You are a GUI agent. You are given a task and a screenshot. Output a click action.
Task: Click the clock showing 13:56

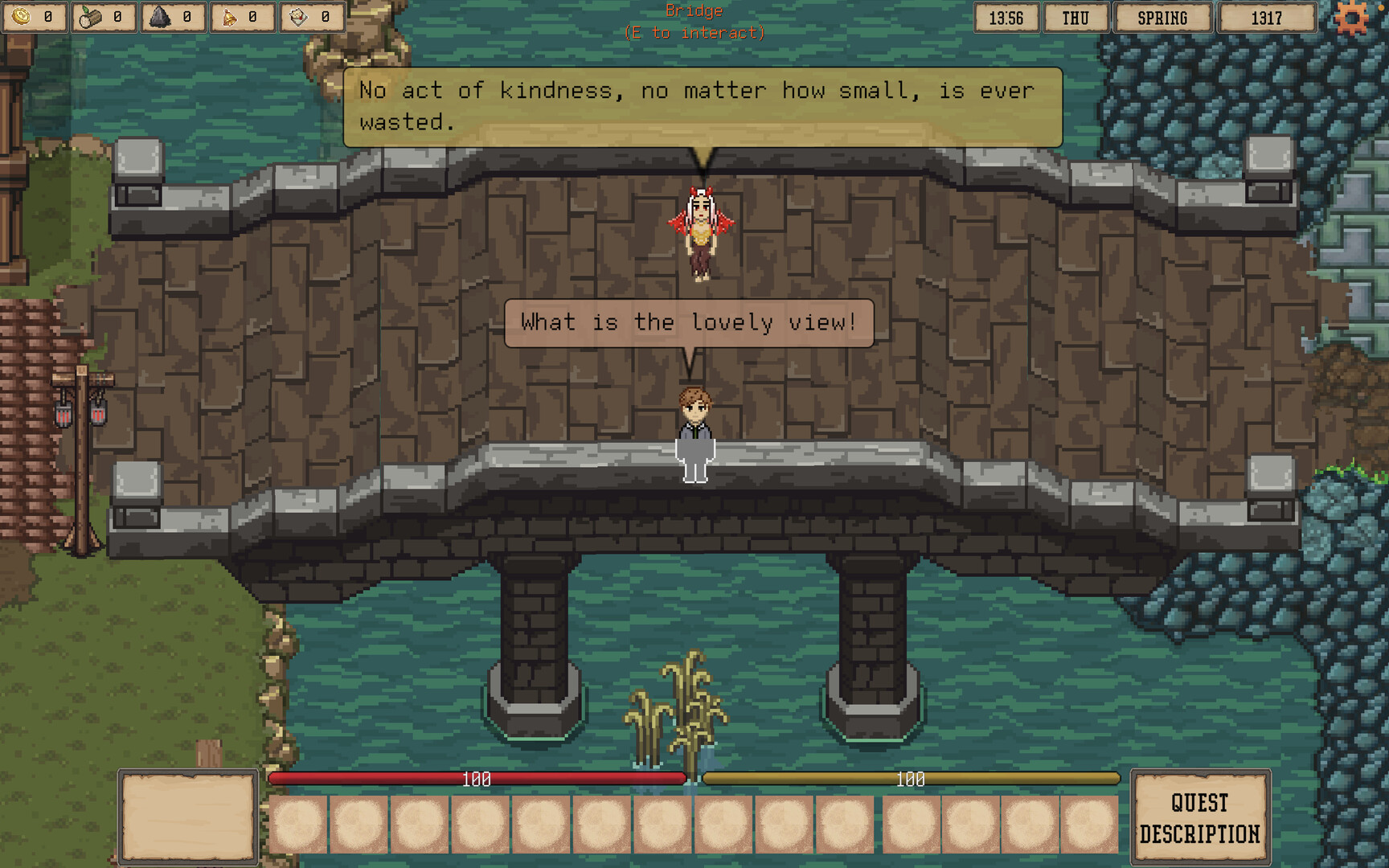(1005, 18)
